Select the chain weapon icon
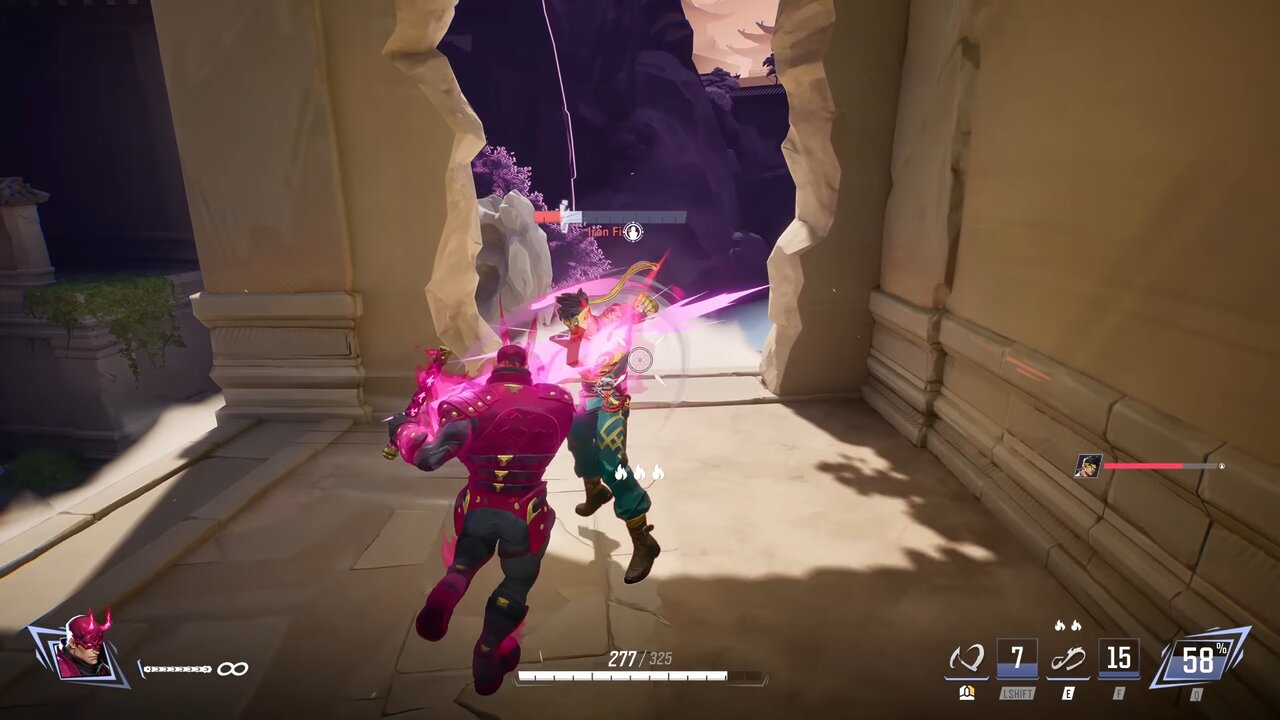The width and height of the screenshot is (1280, 720). tap(176, 669)
